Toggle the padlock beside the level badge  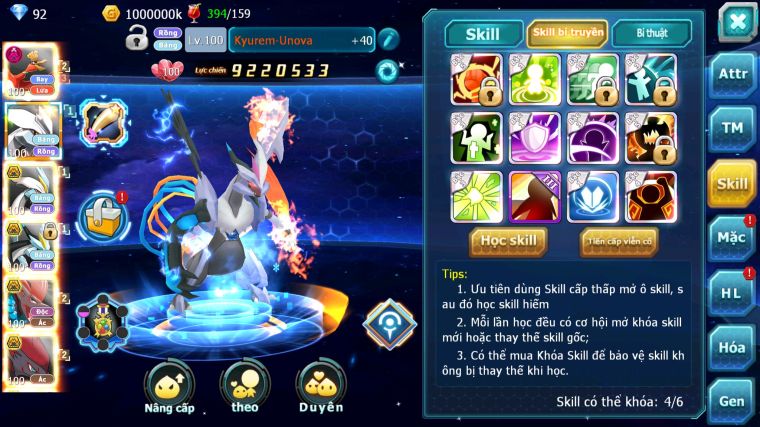[137, 40]
